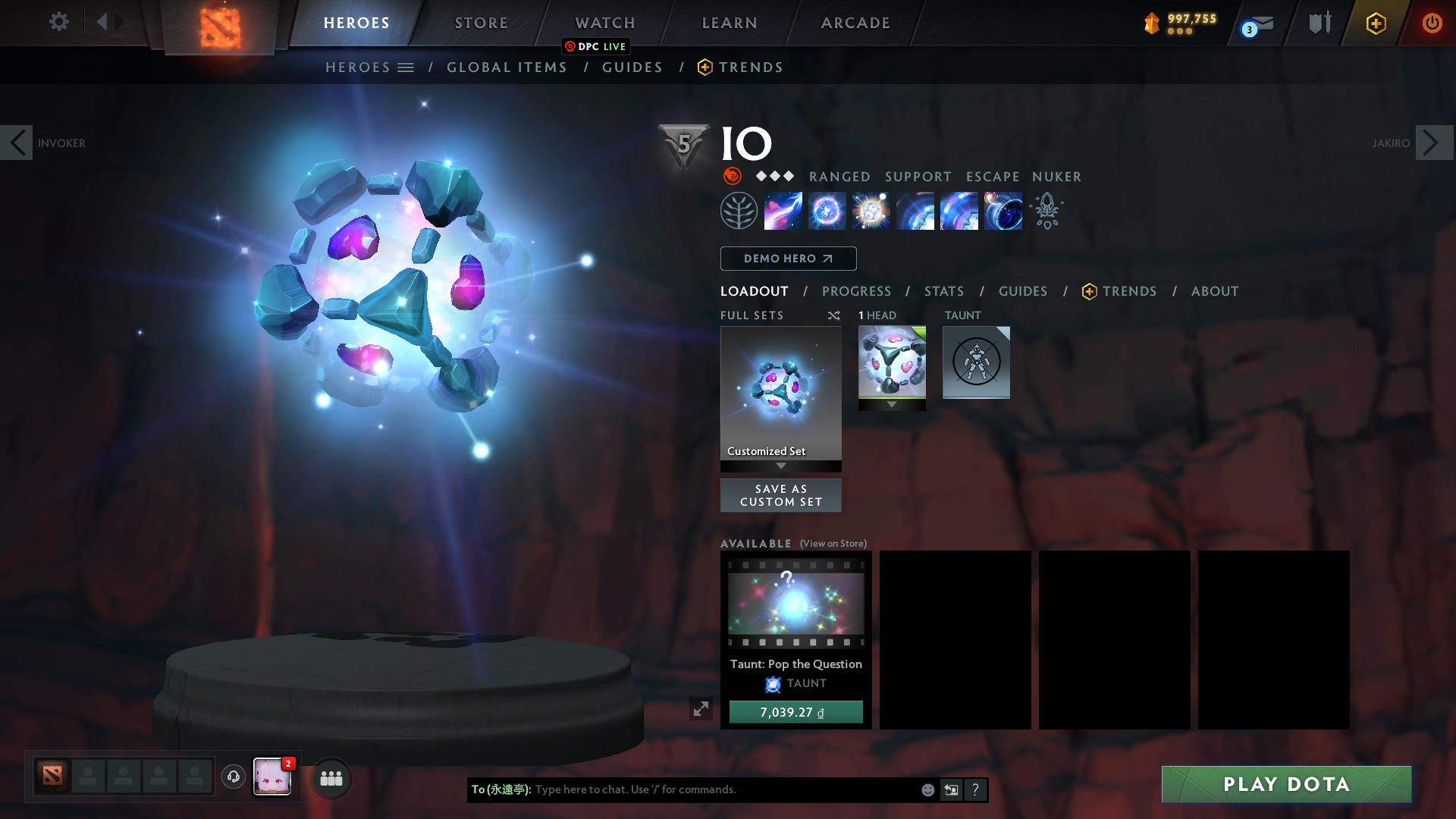Click the DEMO HERO button
1456x819 pixels.
click(x=788, y=259)
